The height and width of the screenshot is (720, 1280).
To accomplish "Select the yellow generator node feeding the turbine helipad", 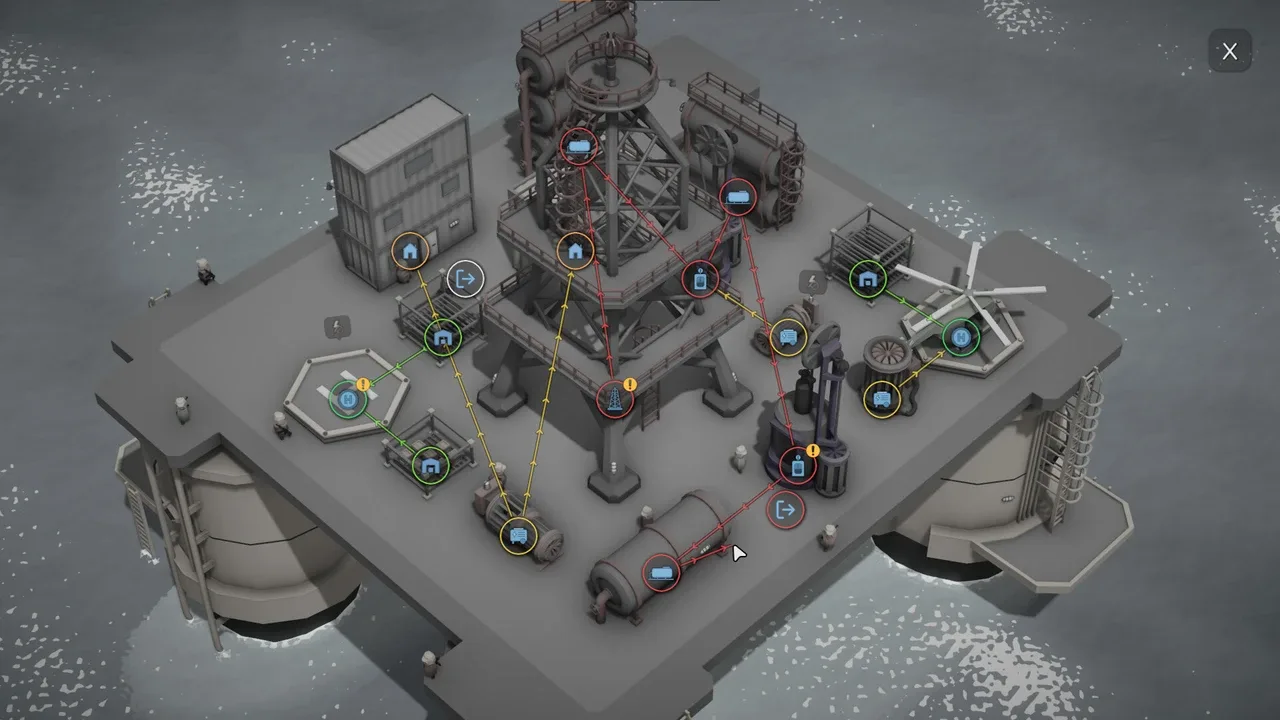I will (882, 399).
